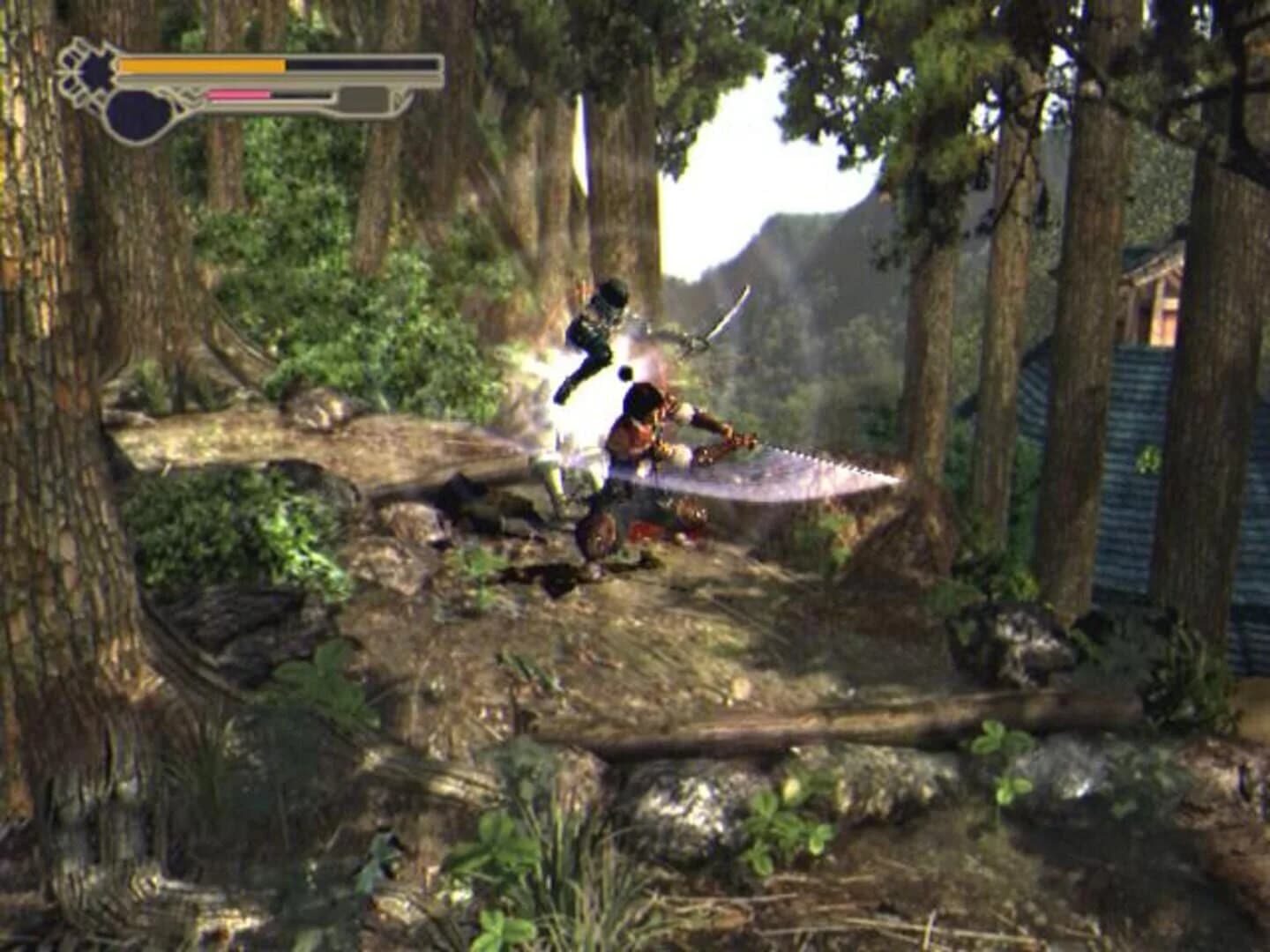Switch to the orange health bar

pyautogui.click(x=203, y=64)
